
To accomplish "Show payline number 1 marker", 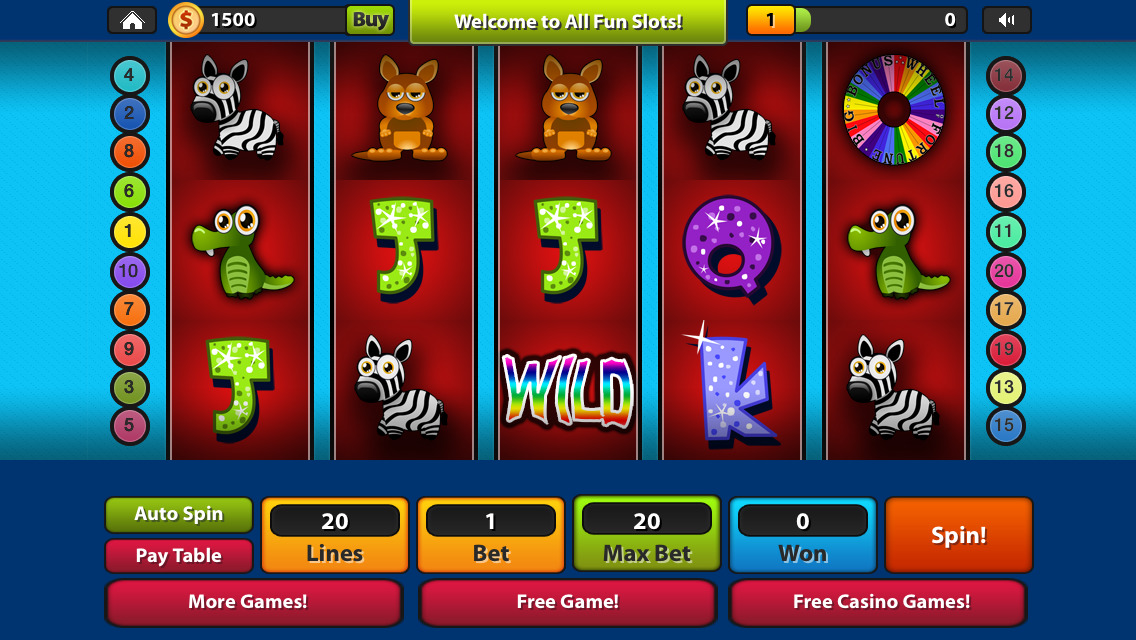I will click(x=129, y=232).
